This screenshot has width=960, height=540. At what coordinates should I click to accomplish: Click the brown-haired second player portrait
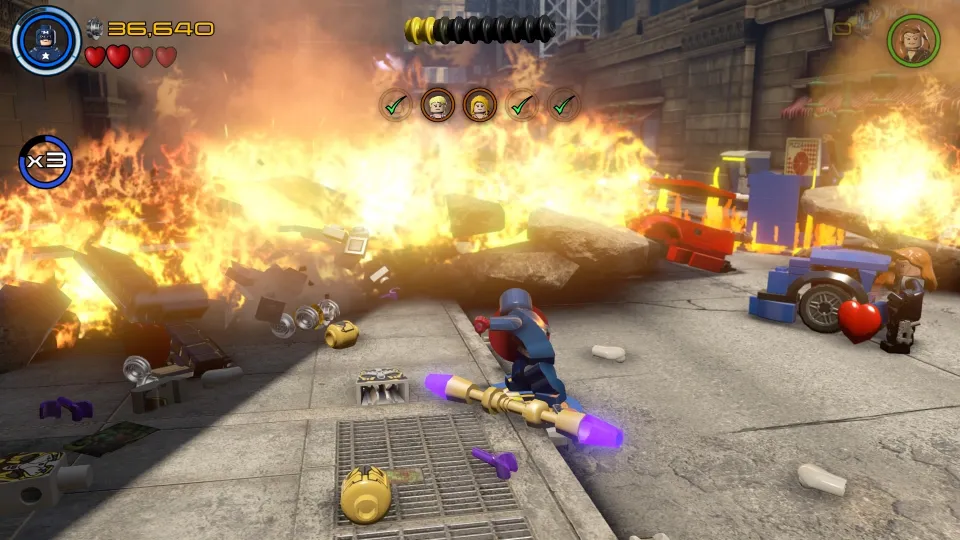point(913,39)
